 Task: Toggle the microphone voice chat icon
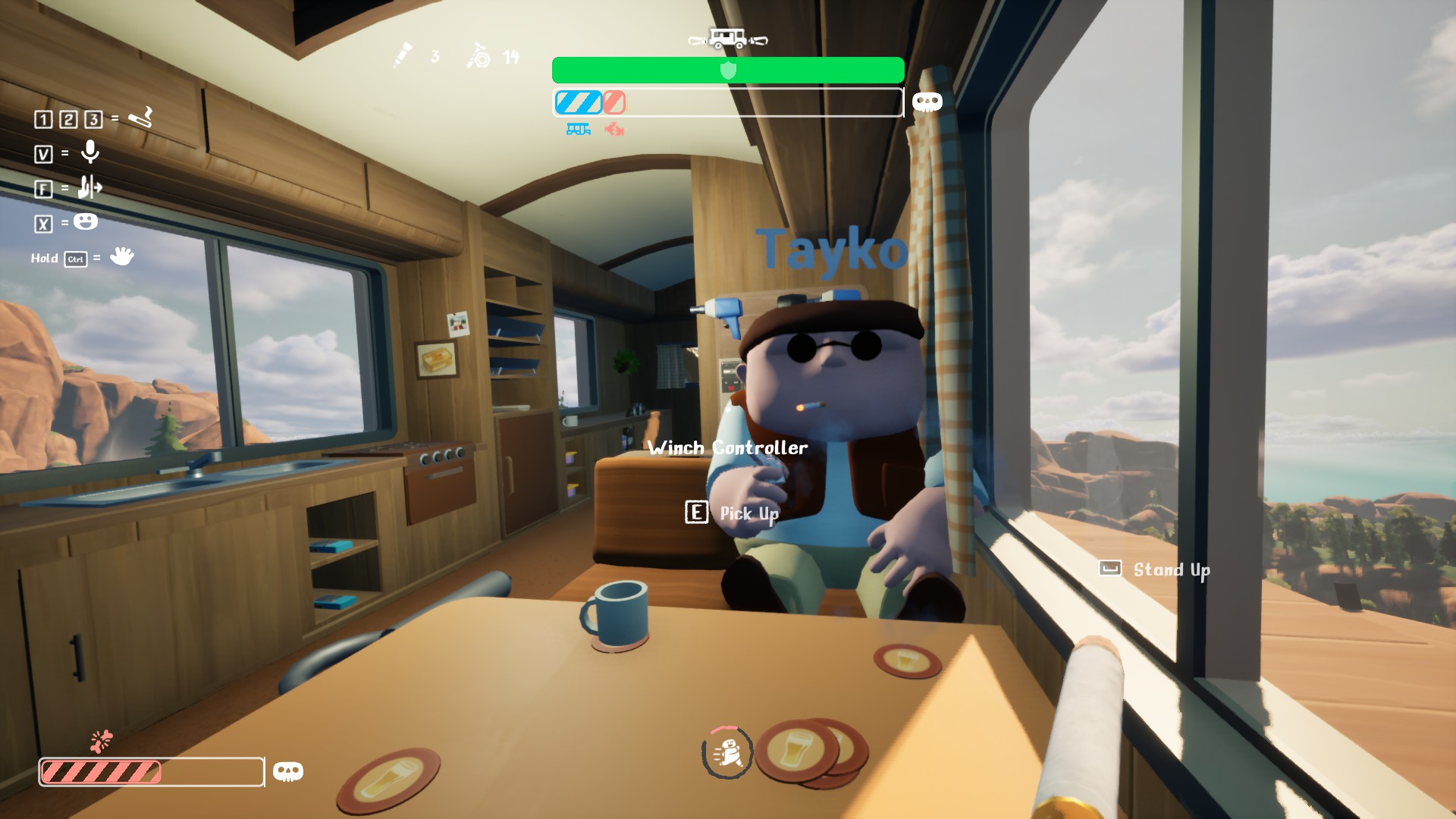pyautogui.click(x=90, y=152)
